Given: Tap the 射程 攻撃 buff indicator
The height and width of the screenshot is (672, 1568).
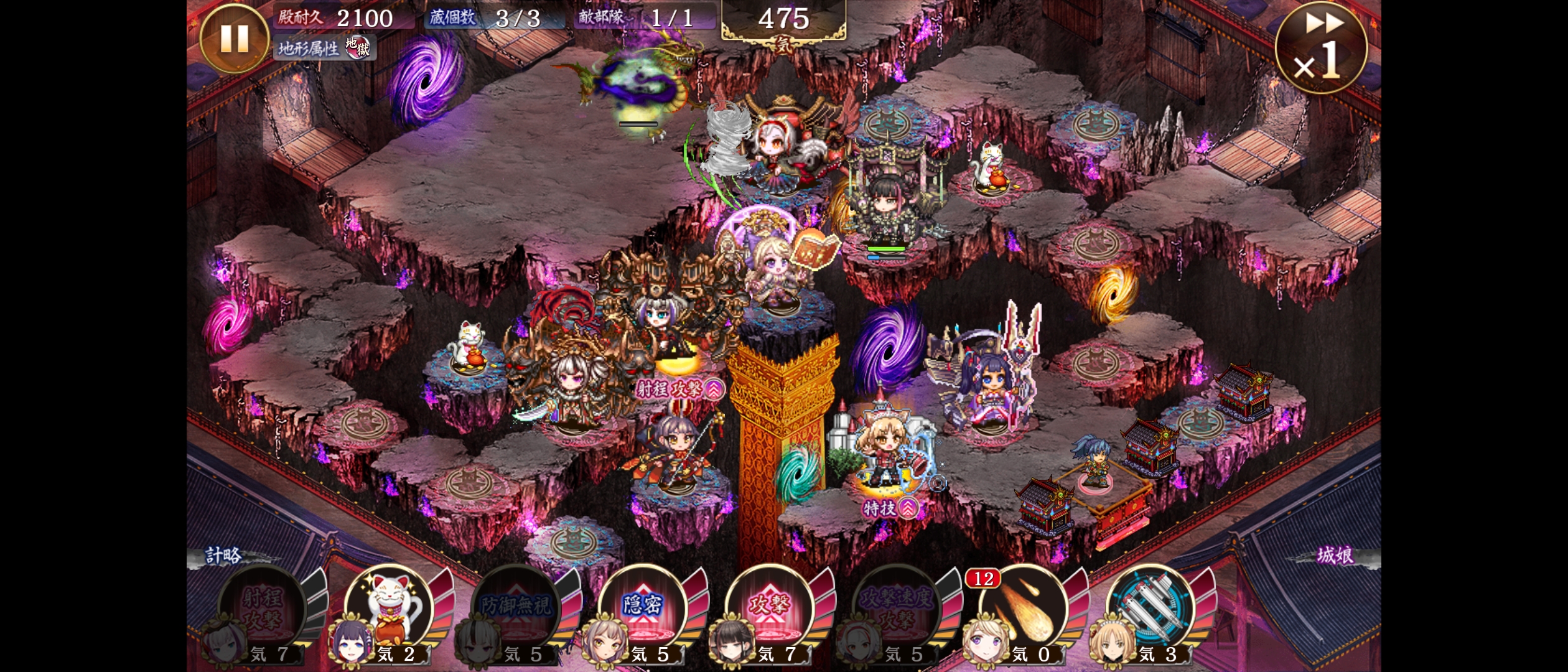Looking at the screenshot, I should click(x=679, y=390).
